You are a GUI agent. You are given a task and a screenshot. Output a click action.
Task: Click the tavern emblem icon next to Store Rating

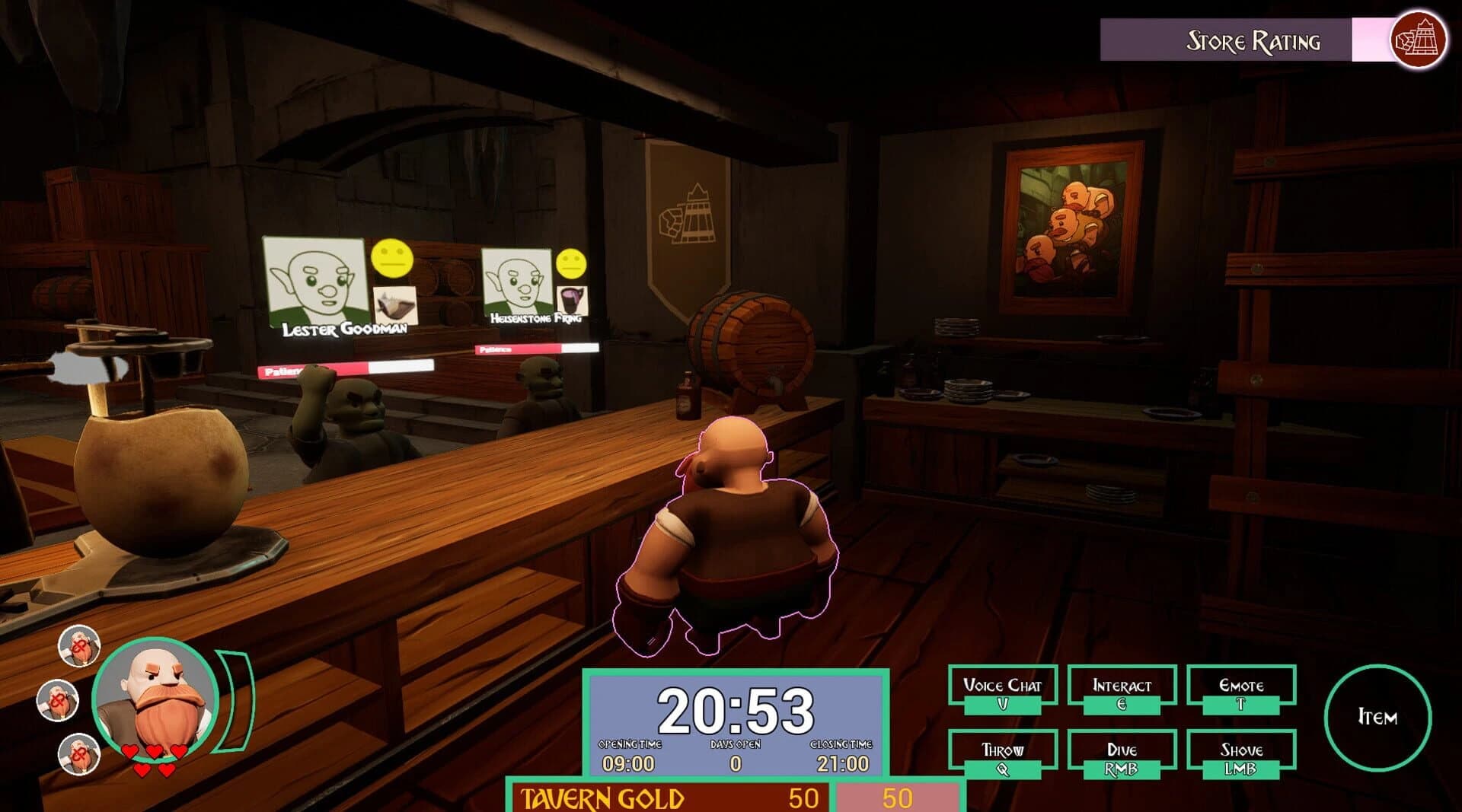pyautogui.click(x=1419, y=35)
